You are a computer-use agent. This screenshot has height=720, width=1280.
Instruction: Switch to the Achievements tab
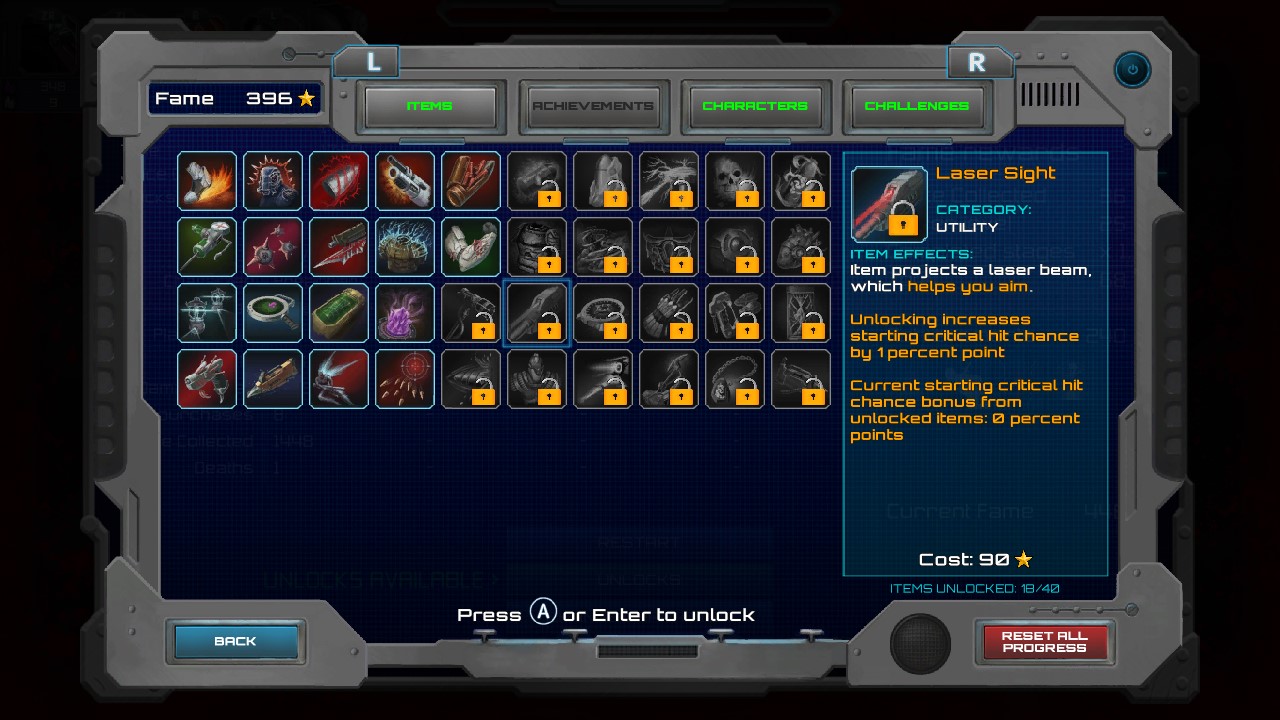(x=593, y=106)
